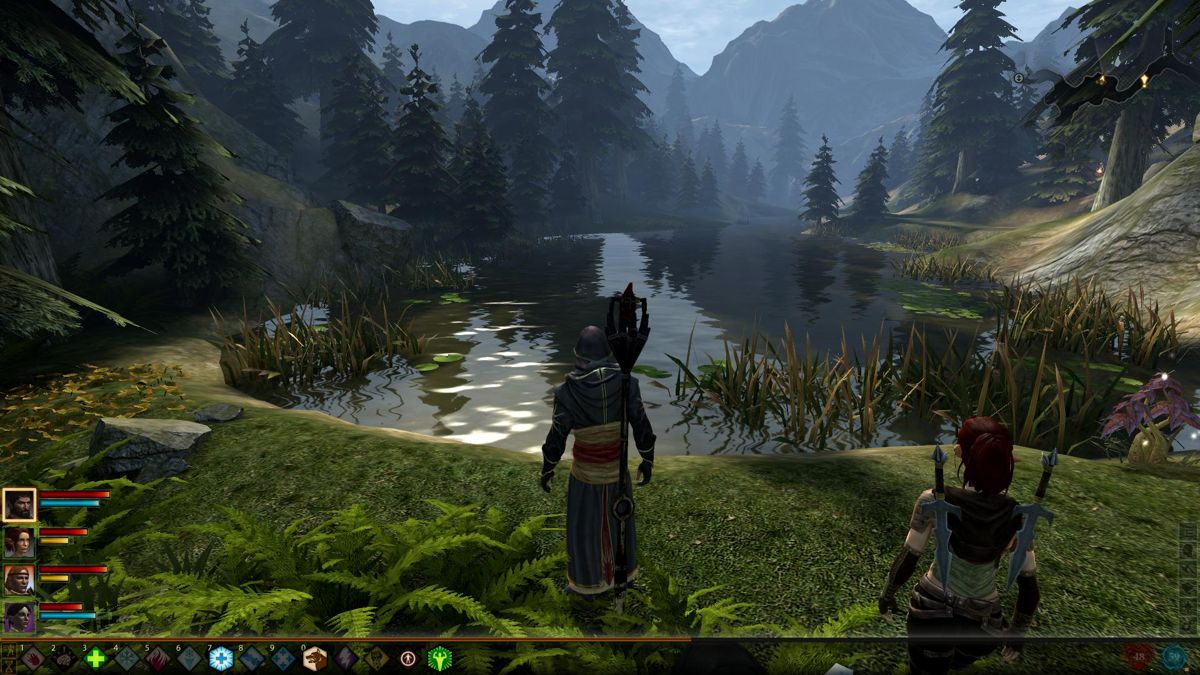1200x675 pixels.
Task: Use the purple lightning bolt ability
Action: (x=346, y=658)
